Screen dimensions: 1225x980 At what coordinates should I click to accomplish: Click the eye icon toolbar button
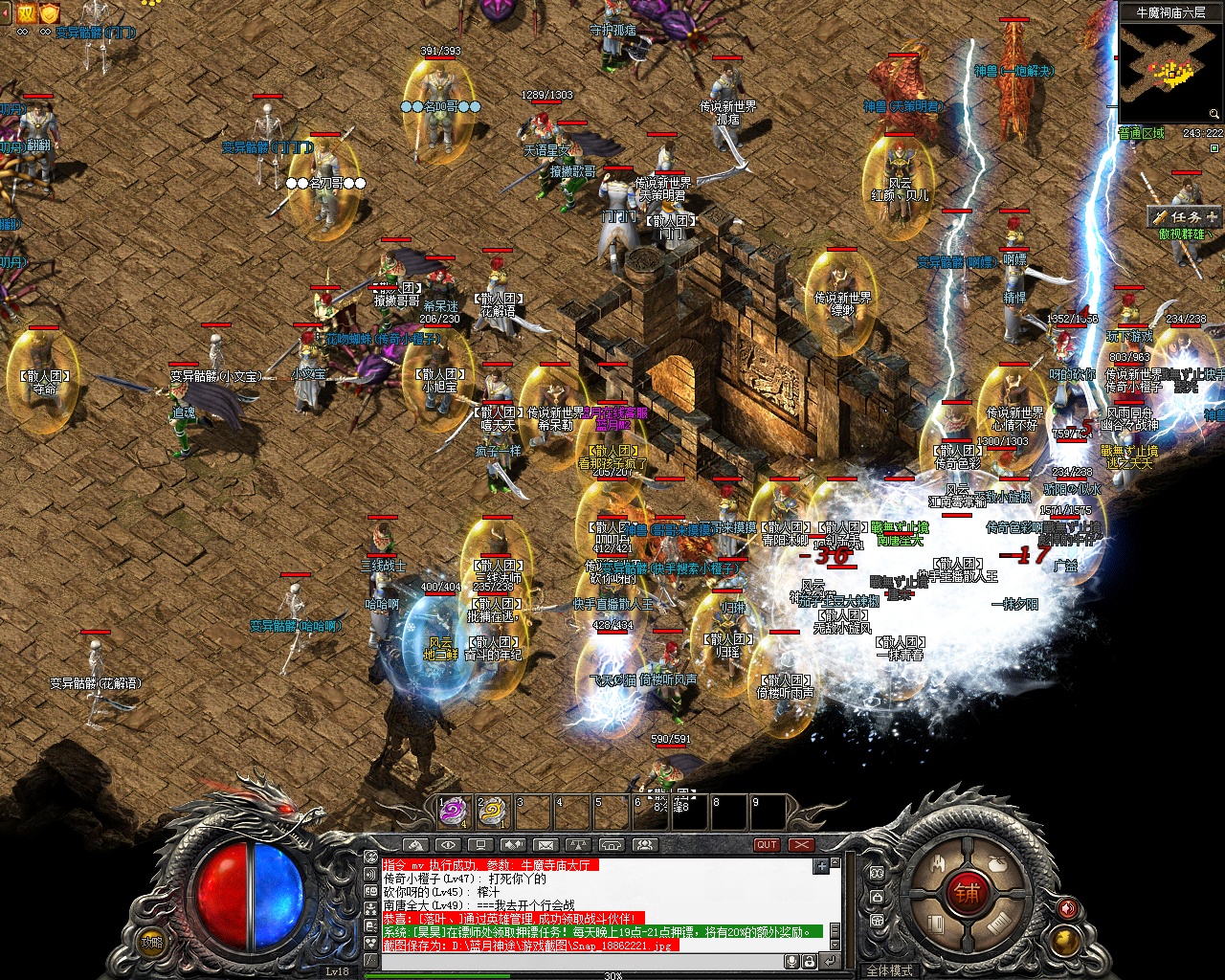(x=447, y=845)
